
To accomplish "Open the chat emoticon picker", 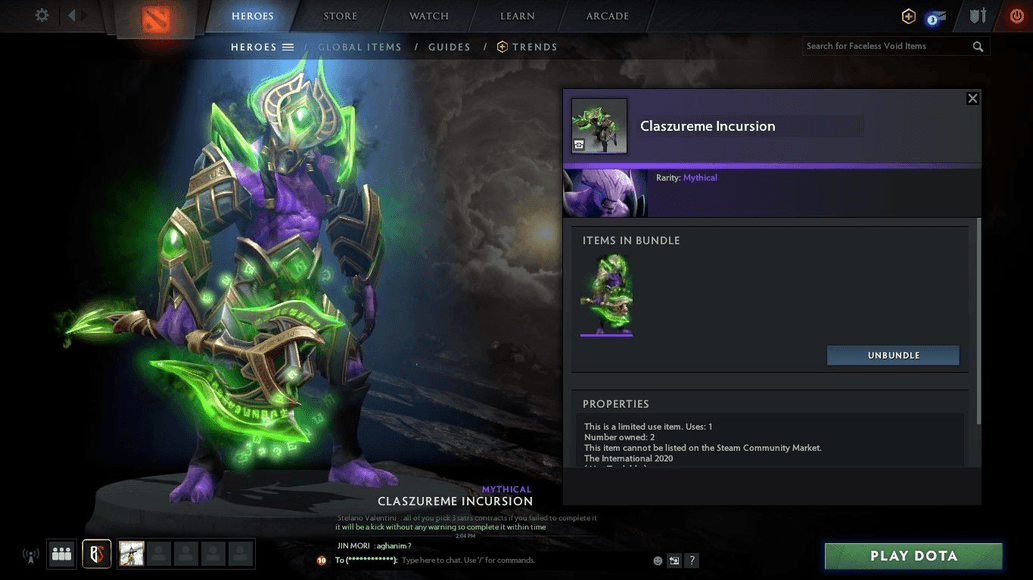I will pyautogui.click(x=657, y=561).
